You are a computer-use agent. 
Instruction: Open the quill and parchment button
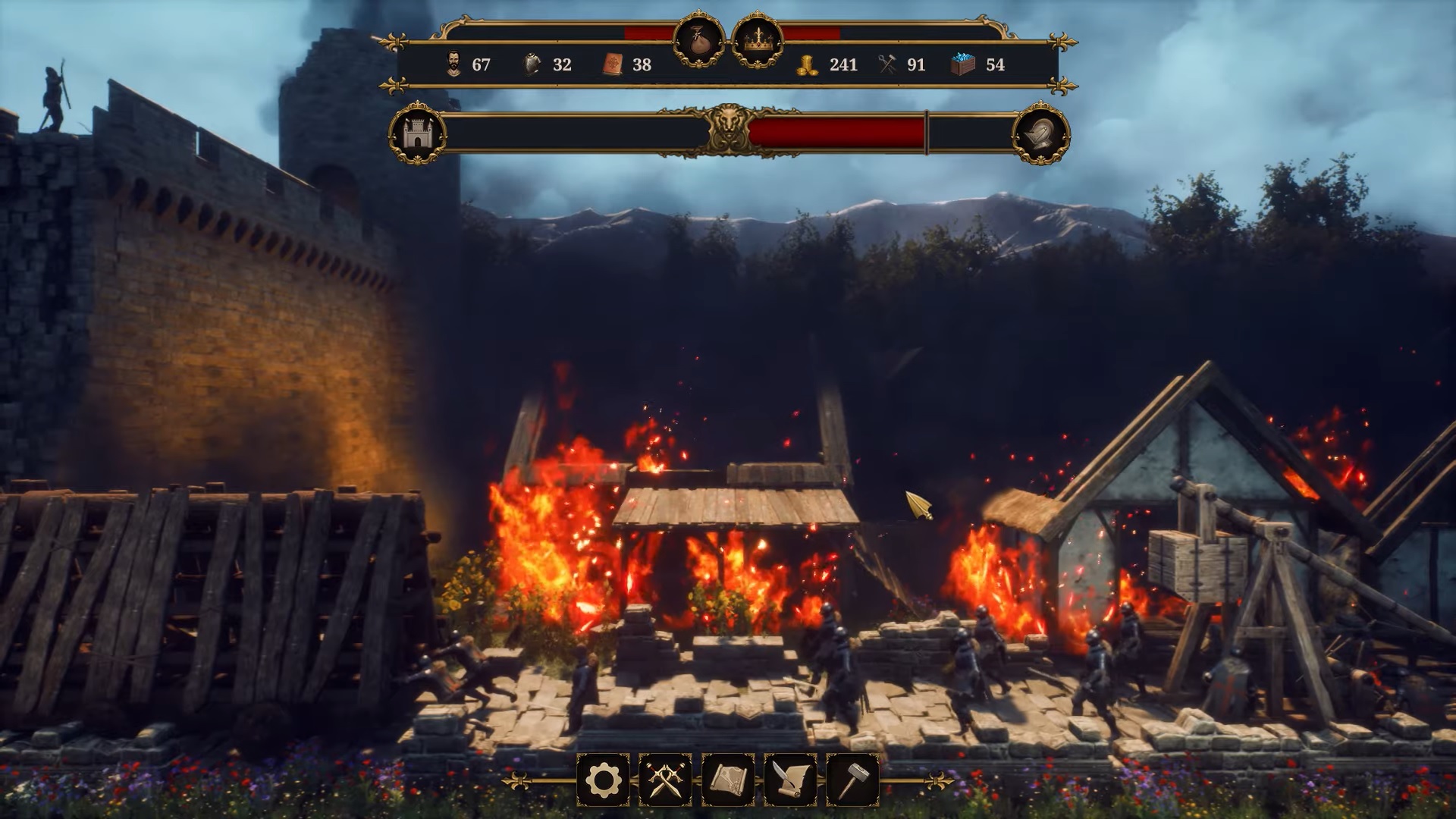click(x=790, y=779)
